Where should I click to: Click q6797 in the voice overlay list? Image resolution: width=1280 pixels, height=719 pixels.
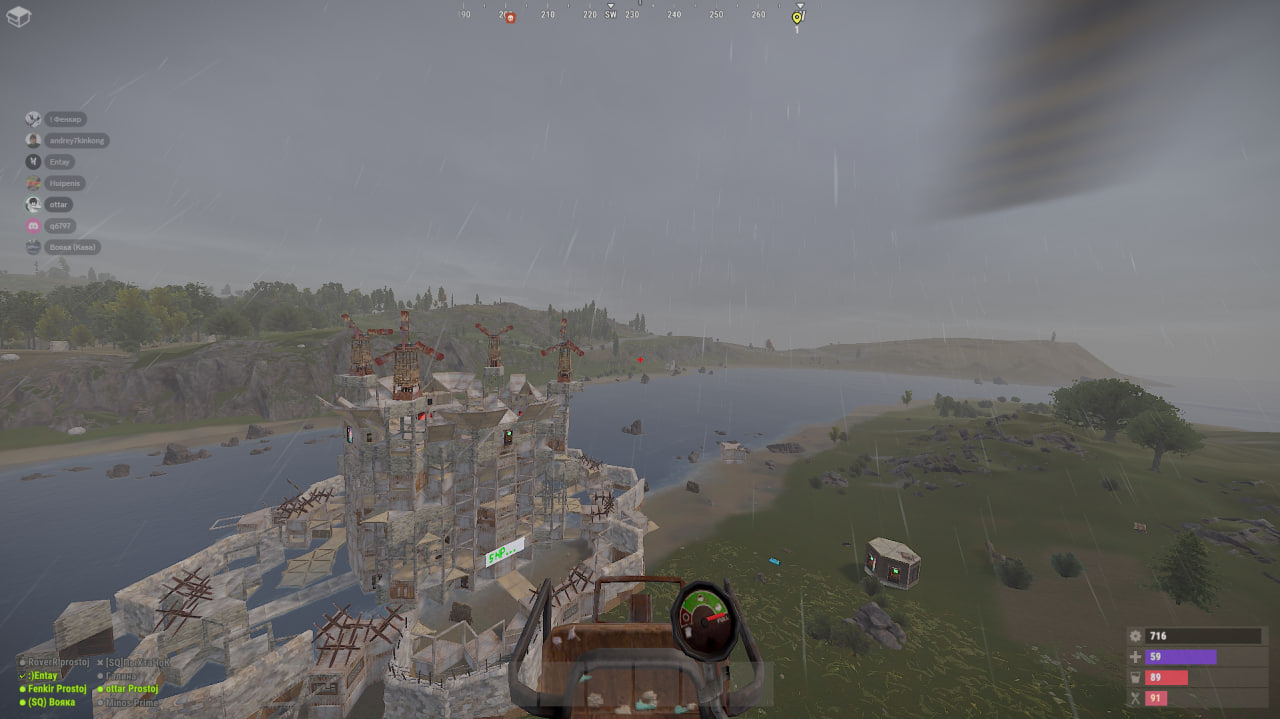click(x=61, y=226)
